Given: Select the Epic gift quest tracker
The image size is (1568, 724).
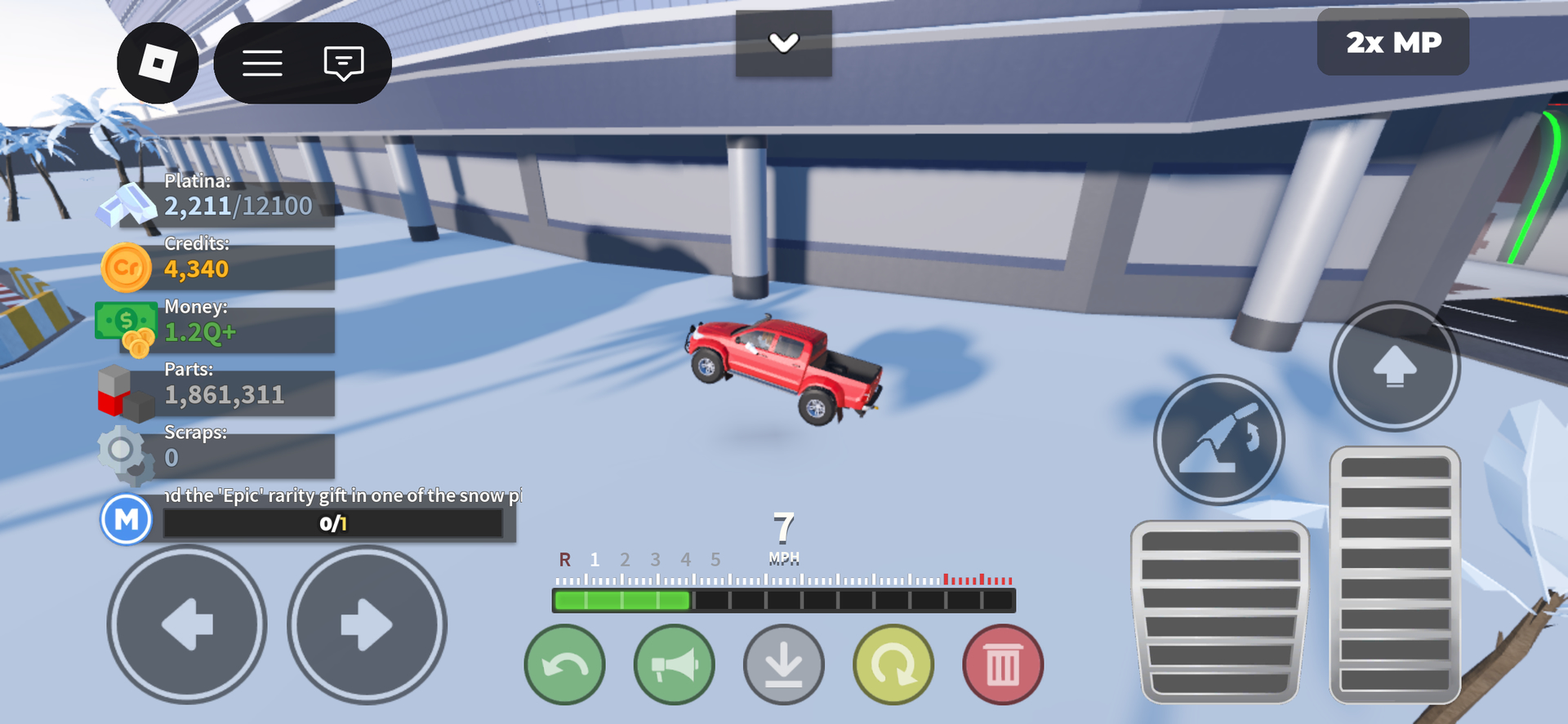Looking at the screenshot, I should [x=333, y=513].
